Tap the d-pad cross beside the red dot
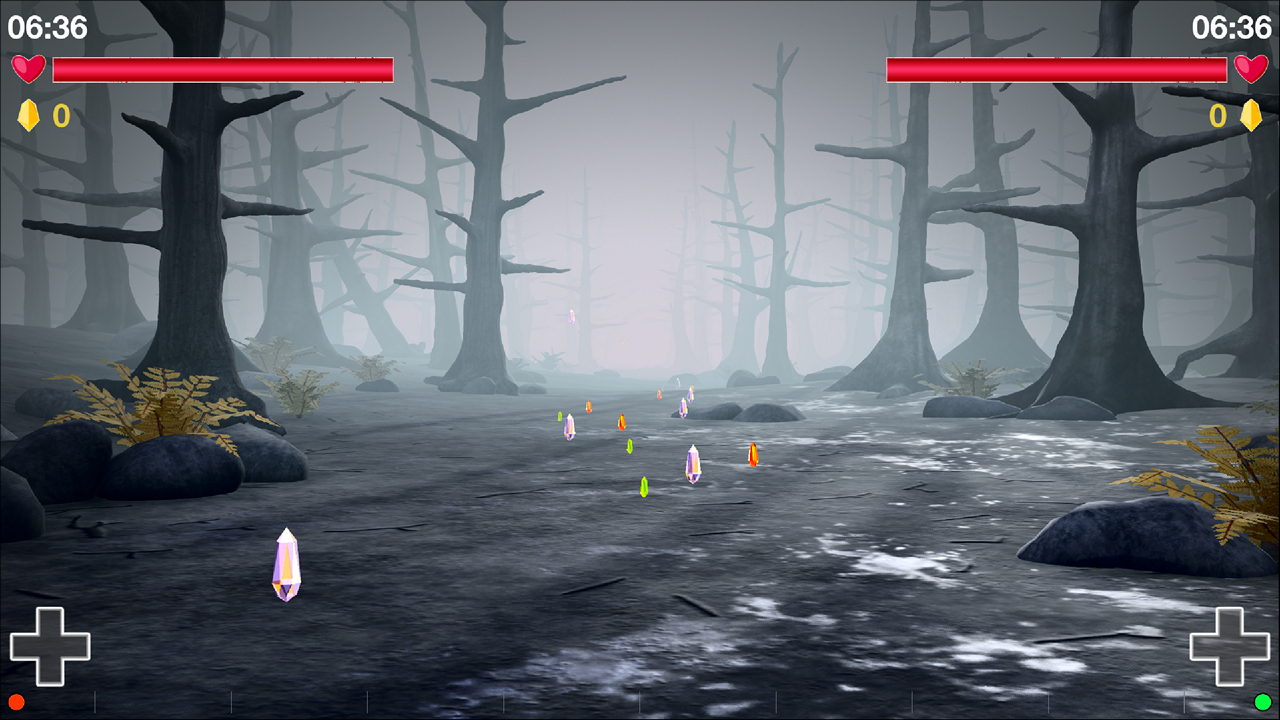The height and width of the screenshot is (720, 1280). (50, 646)
